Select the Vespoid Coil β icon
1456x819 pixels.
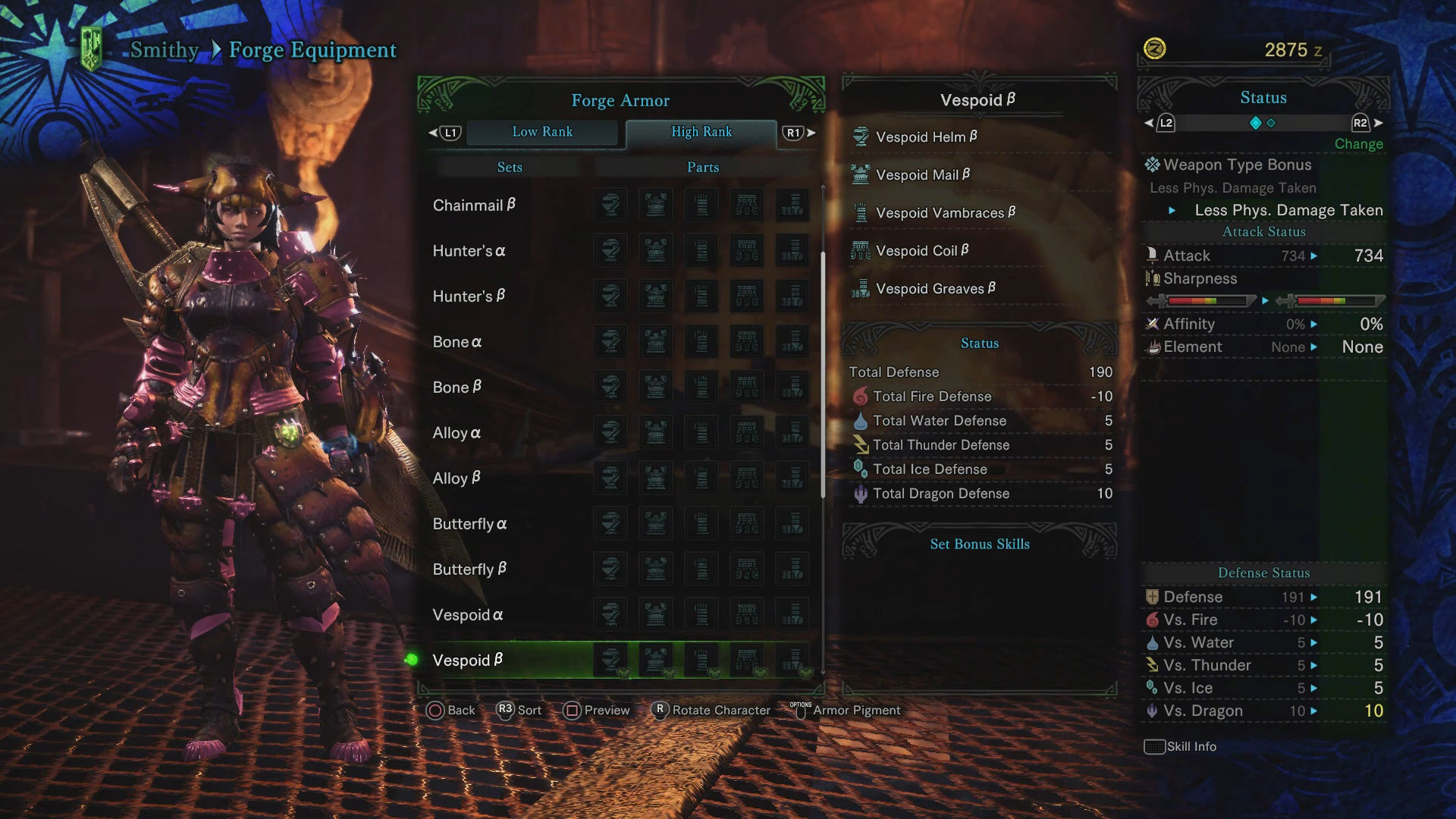861,250
